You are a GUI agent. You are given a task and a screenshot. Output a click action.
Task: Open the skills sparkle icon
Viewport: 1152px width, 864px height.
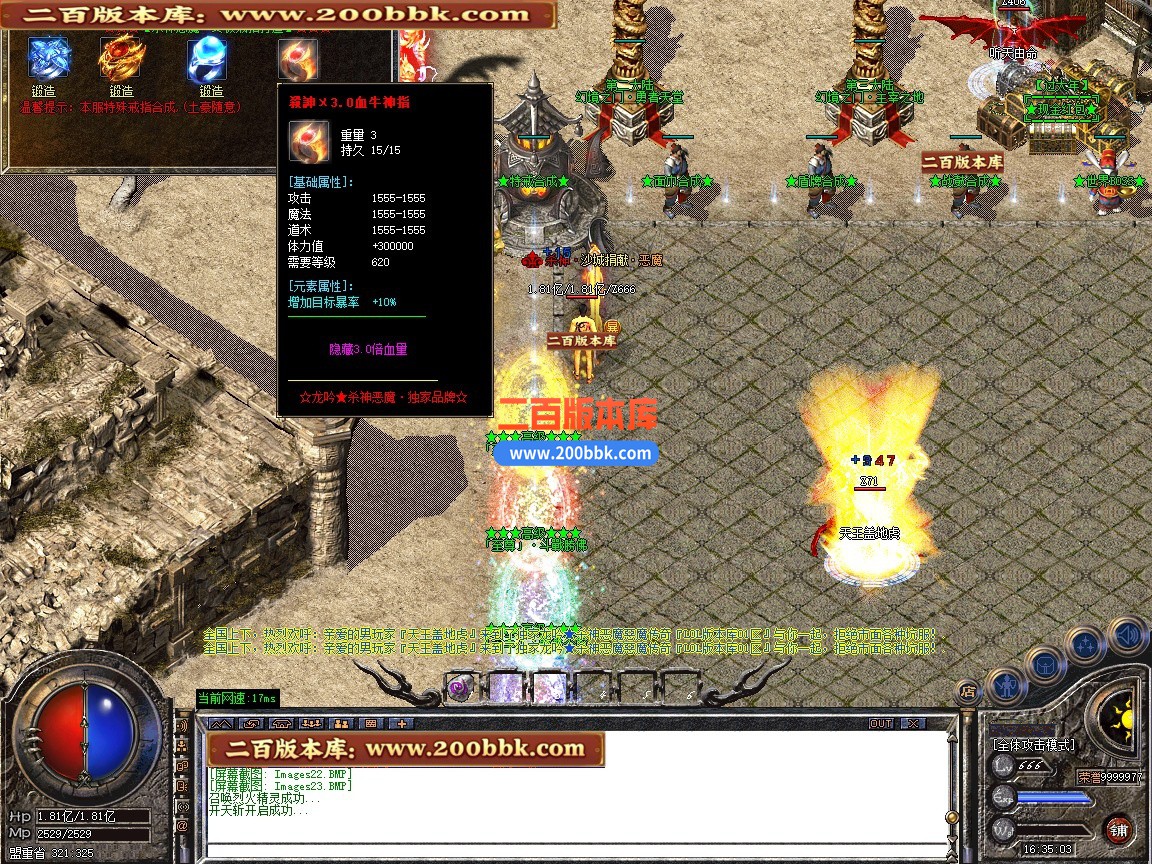point(1085,644)
